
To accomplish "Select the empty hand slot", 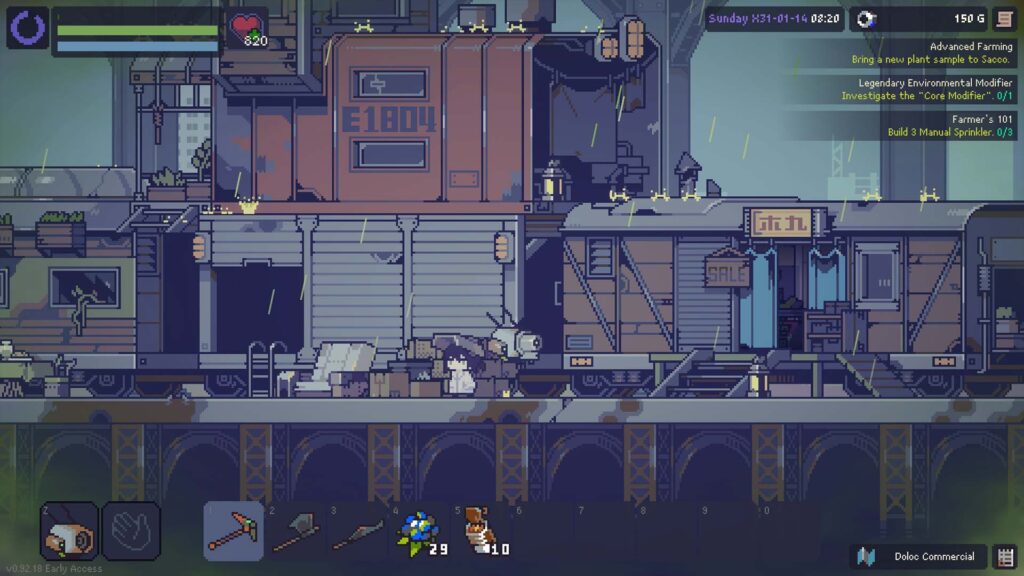I will point(130,531).
